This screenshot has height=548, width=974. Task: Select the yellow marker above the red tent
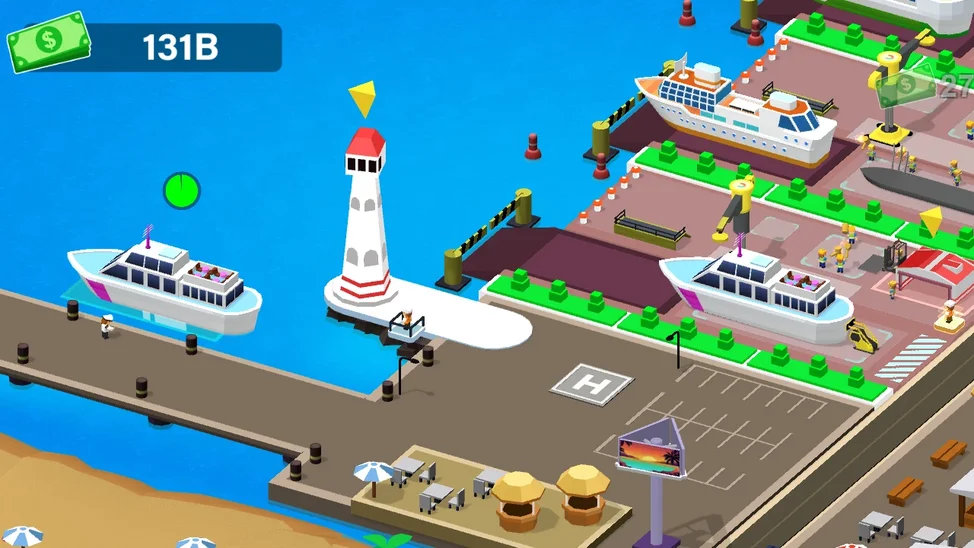932,221
